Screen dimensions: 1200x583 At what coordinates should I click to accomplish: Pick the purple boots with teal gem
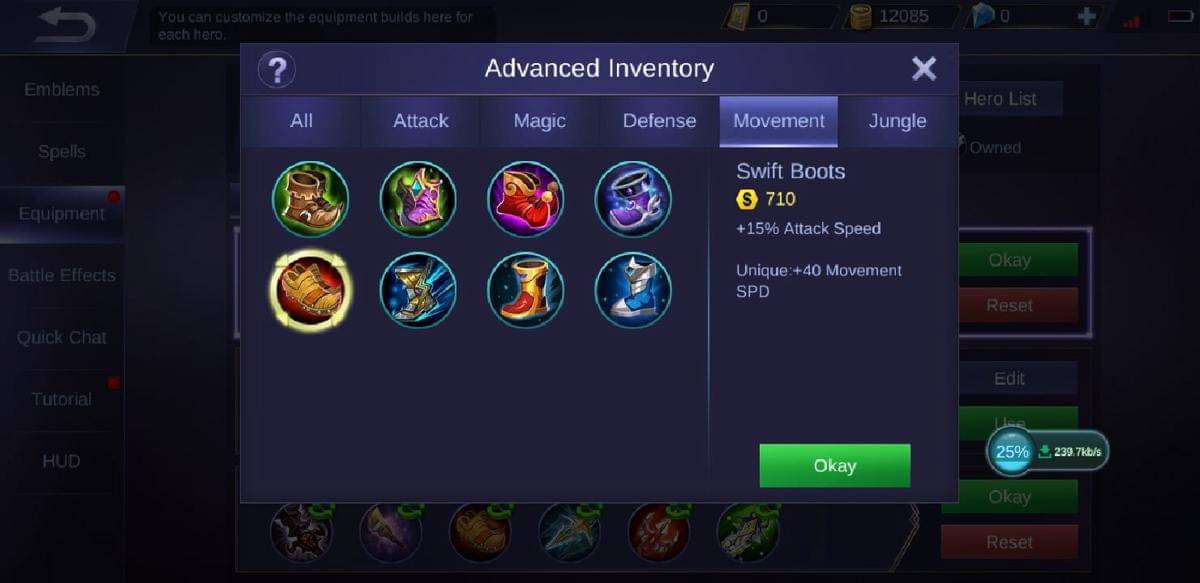[x=418, y=199]
